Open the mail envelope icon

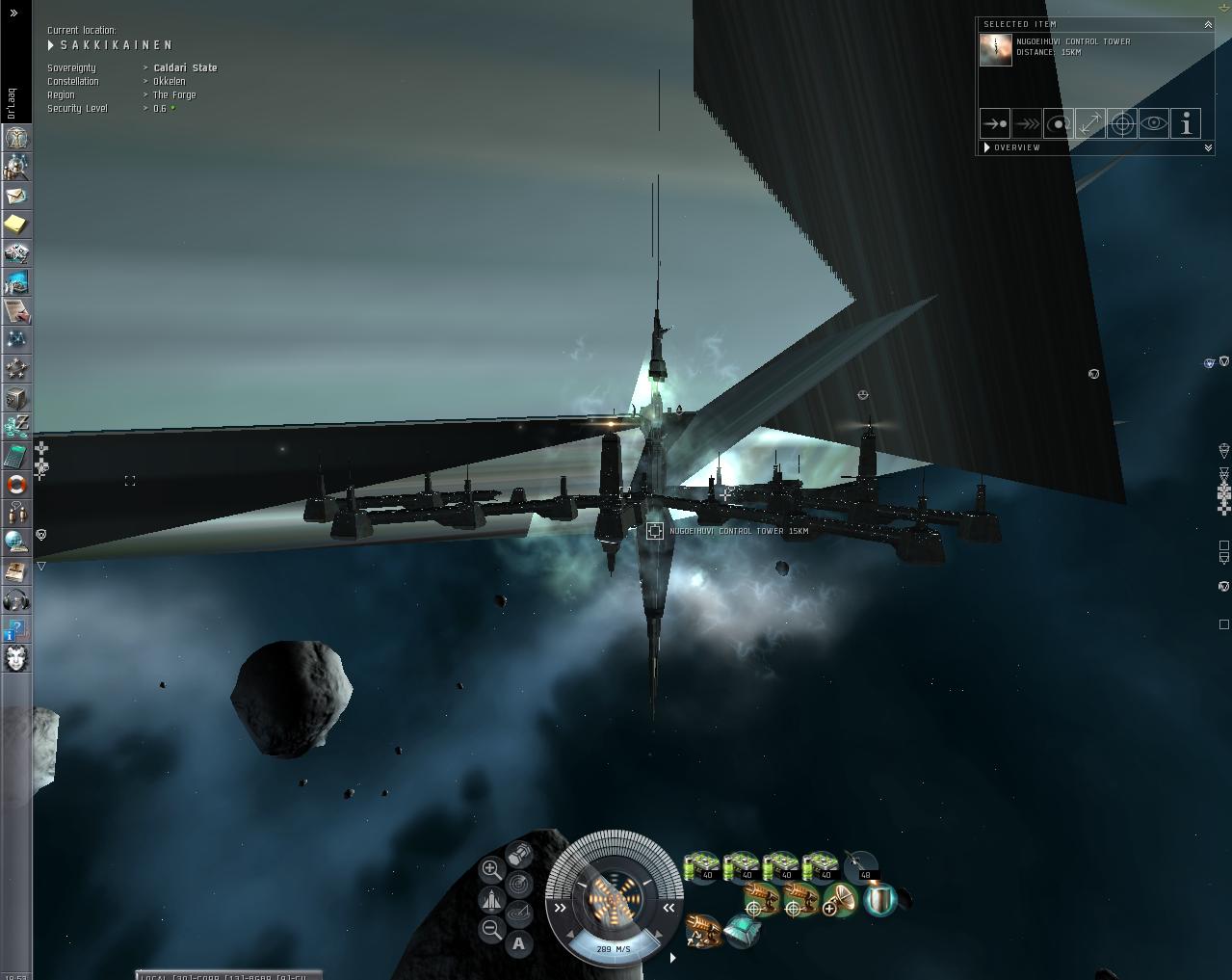[16, 196]
